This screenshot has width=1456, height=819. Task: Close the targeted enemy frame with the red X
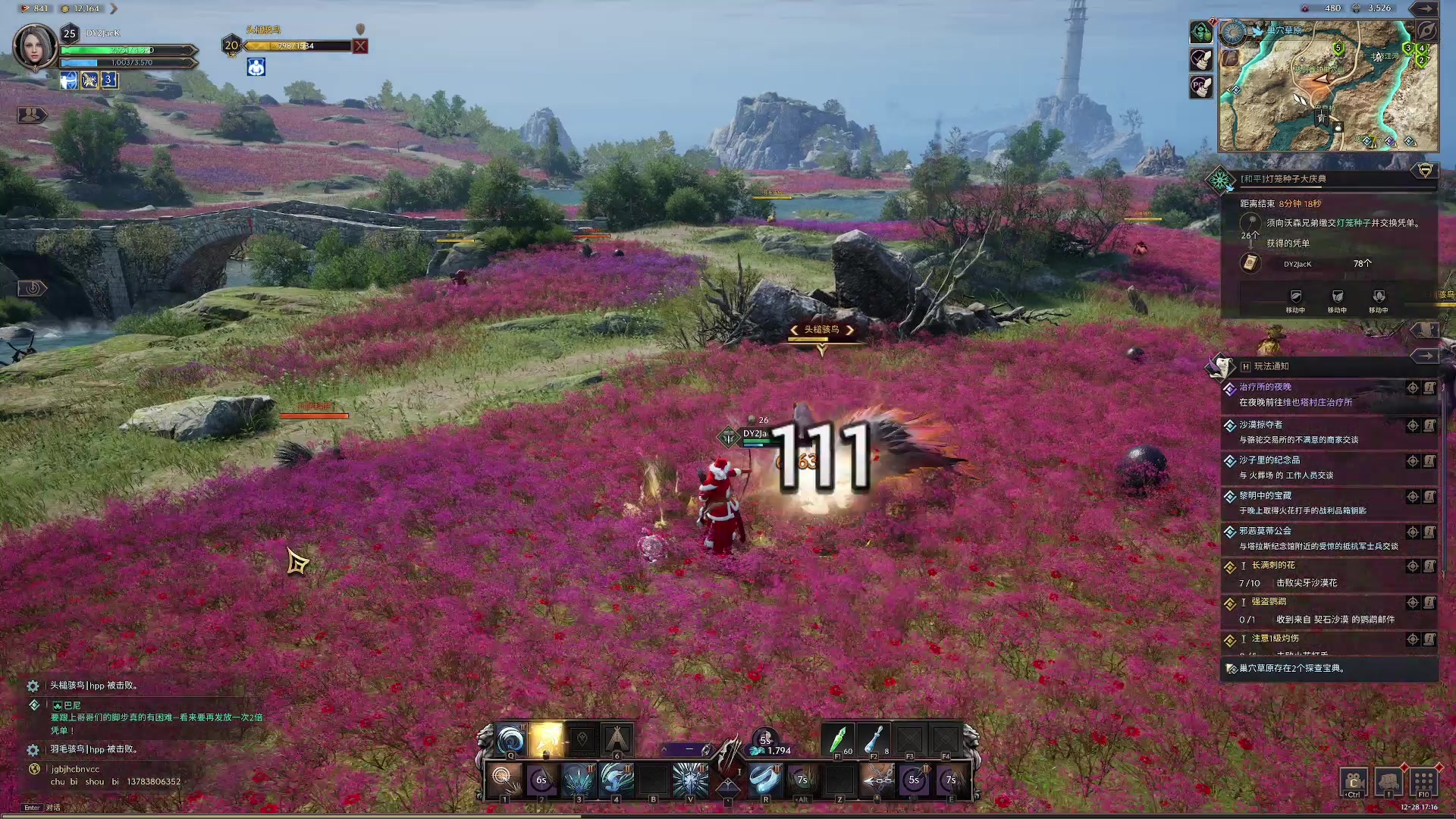point(360,46)
